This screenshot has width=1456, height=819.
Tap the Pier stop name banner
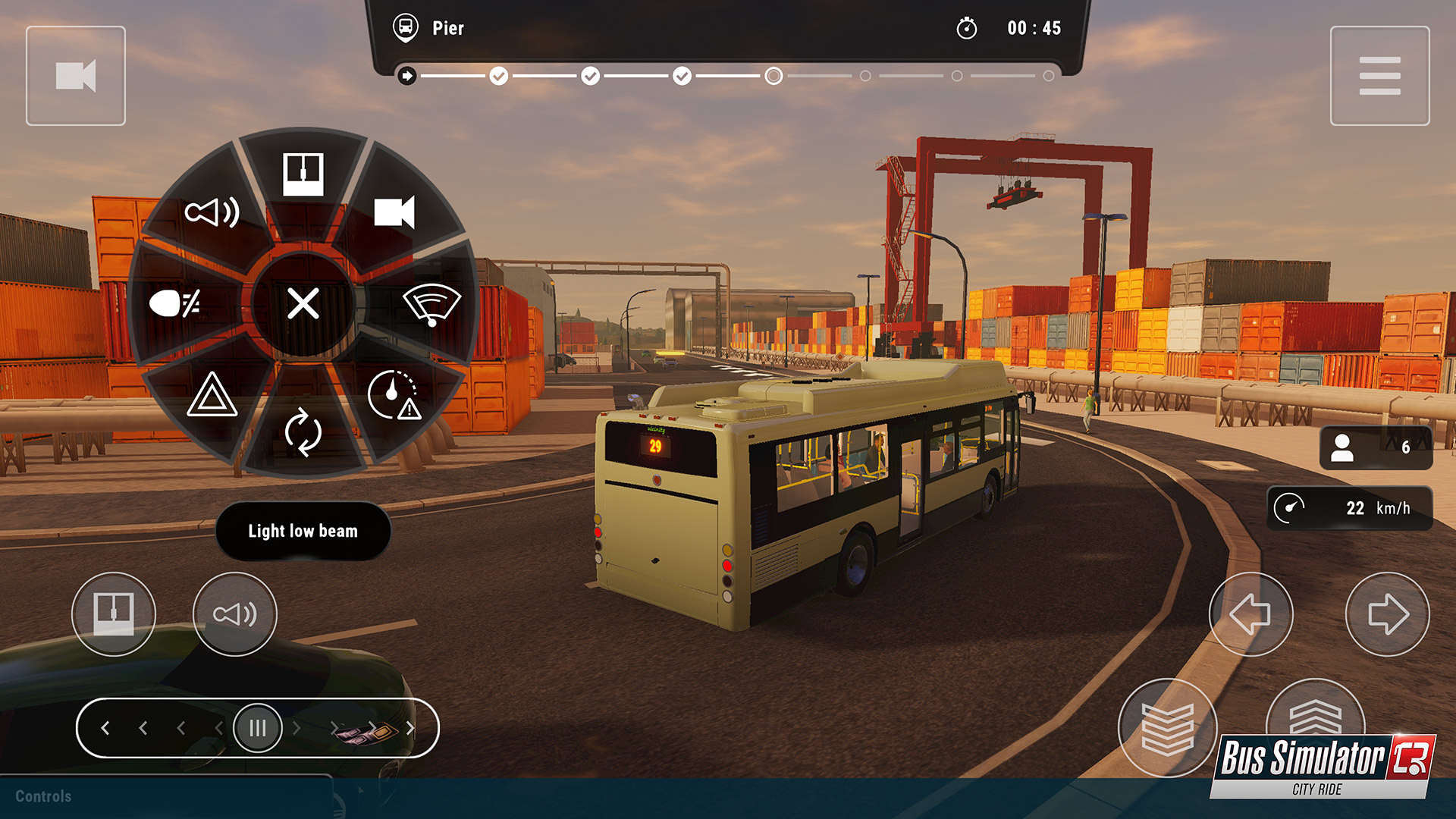click(447, 29)
